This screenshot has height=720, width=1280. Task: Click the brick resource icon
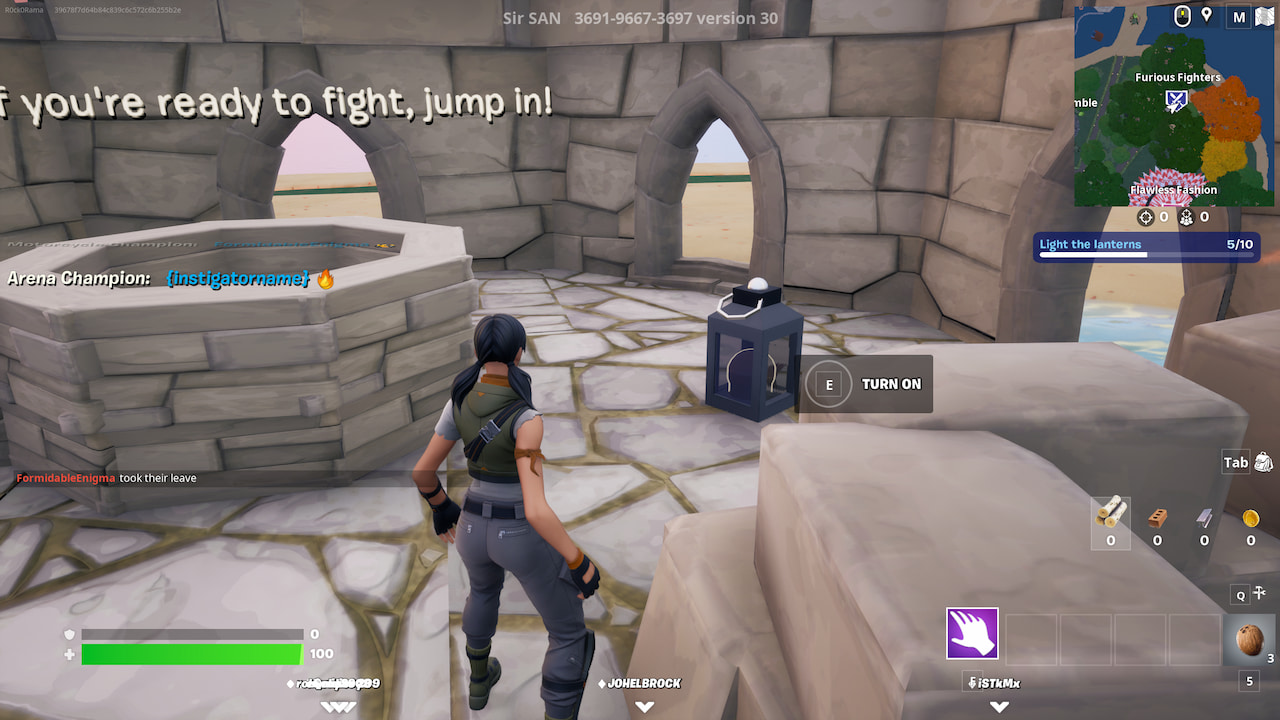(1157, 516)
